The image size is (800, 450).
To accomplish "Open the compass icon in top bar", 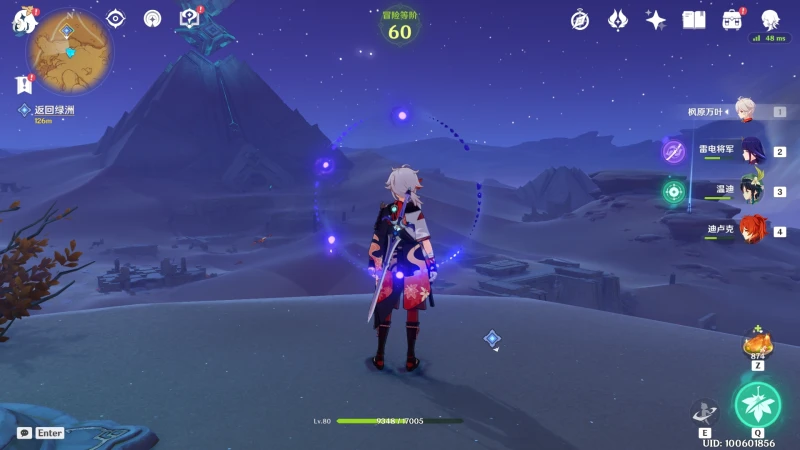I will coord(580,20).
